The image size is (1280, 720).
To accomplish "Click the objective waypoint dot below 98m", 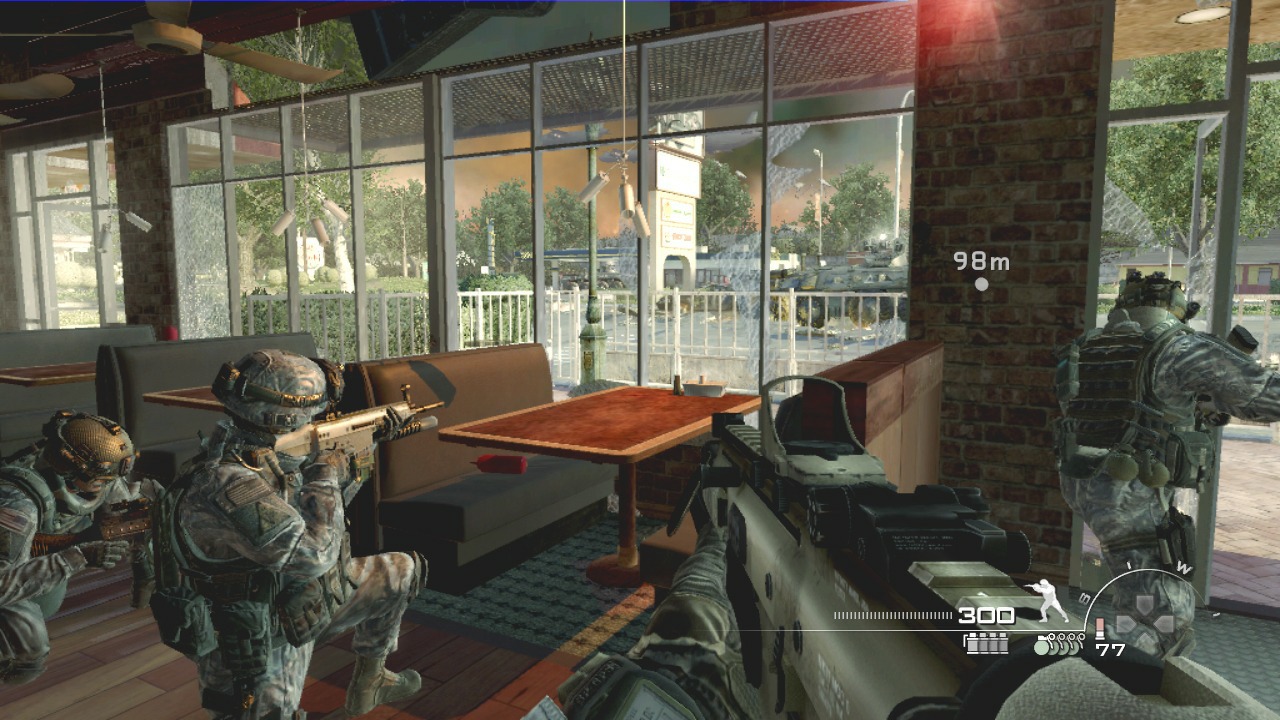I will 981,282.
